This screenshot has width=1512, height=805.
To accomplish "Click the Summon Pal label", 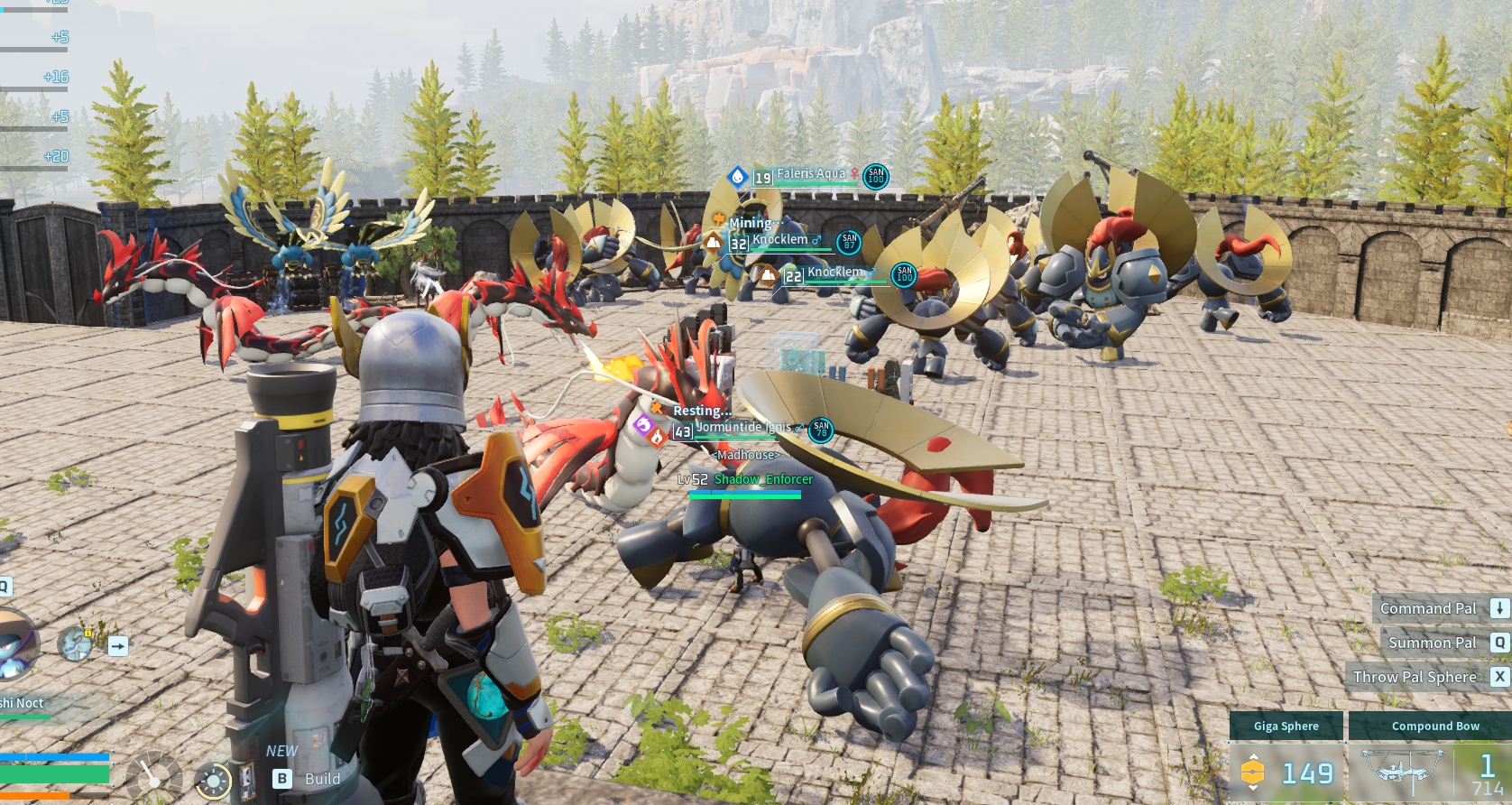I will pos(1432,643).
